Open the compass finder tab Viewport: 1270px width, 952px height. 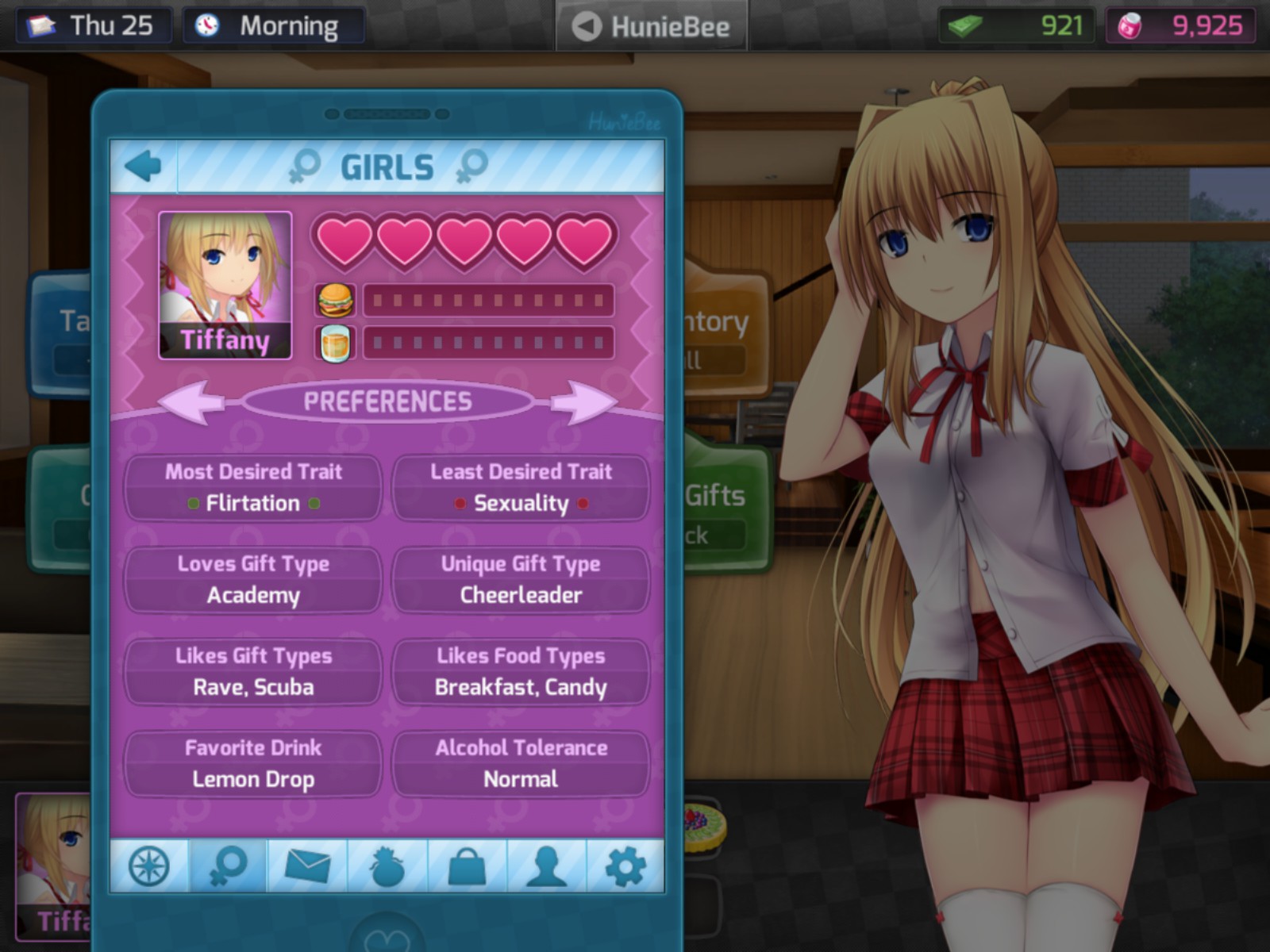(x=149, y=866)
